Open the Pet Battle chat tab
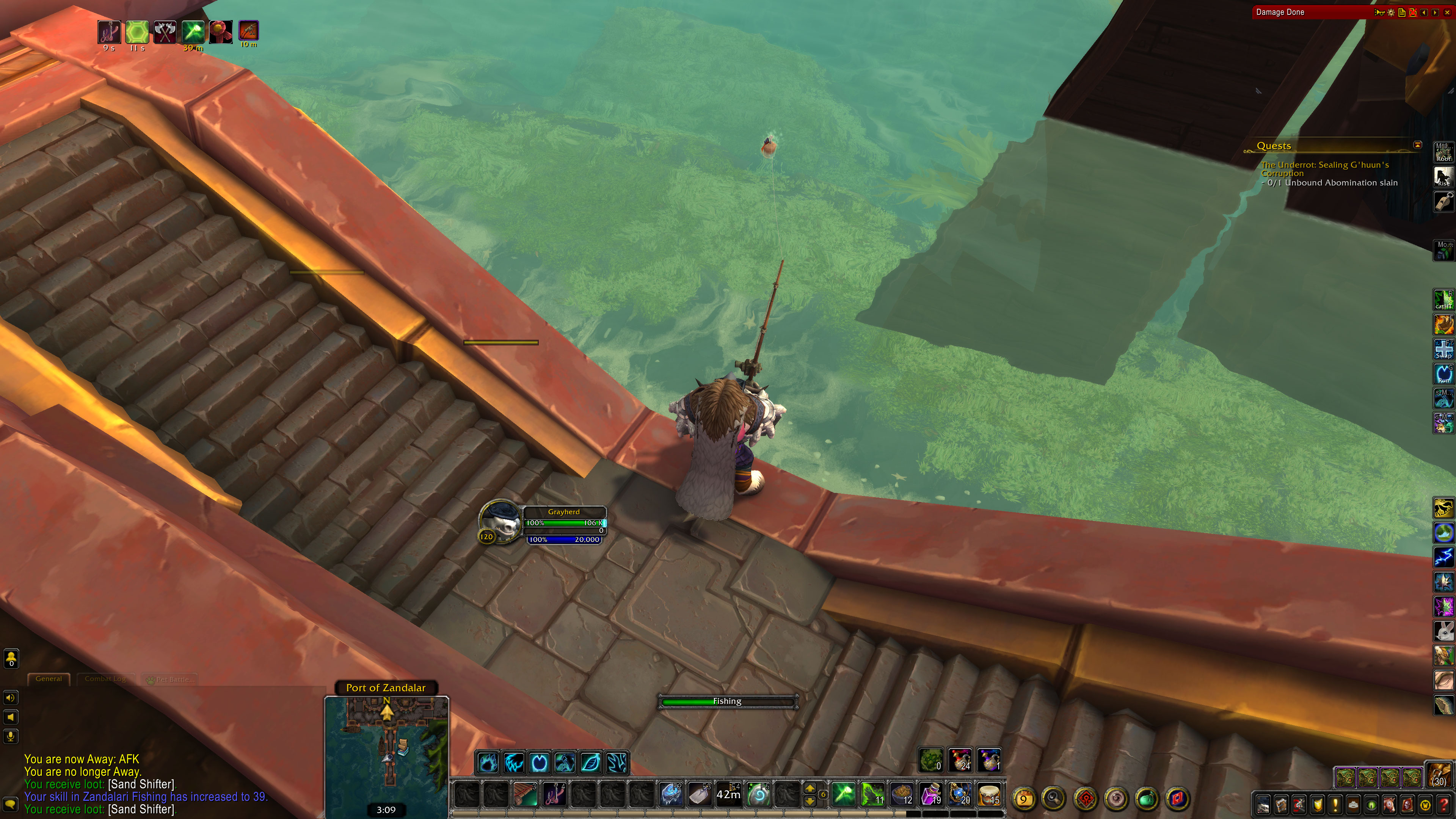This screenshot has height=819, width=1456. coord(171,679)
